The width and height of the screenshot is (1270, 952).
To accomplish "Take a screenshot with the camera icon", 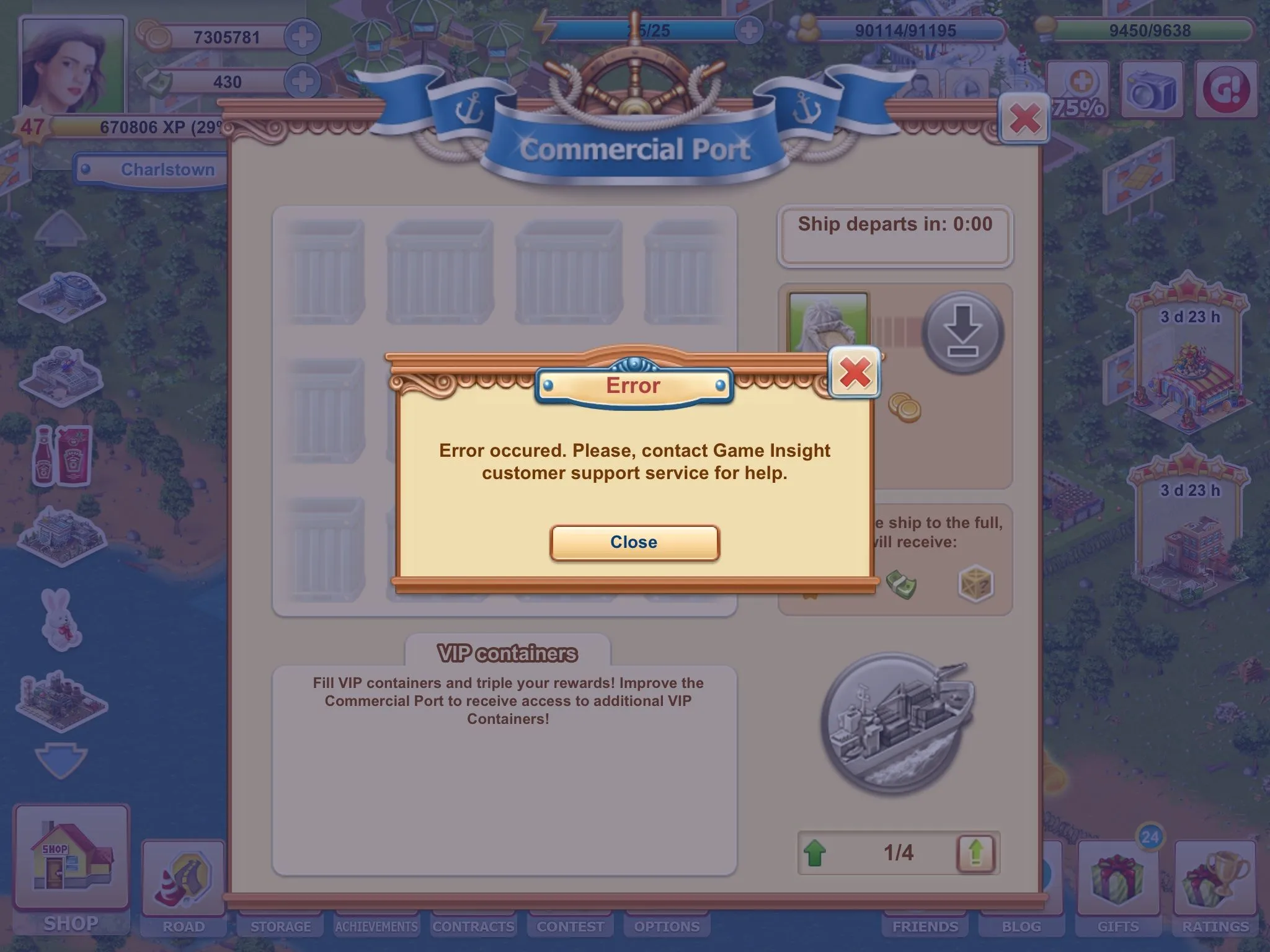I will (x=1152, y=90).
